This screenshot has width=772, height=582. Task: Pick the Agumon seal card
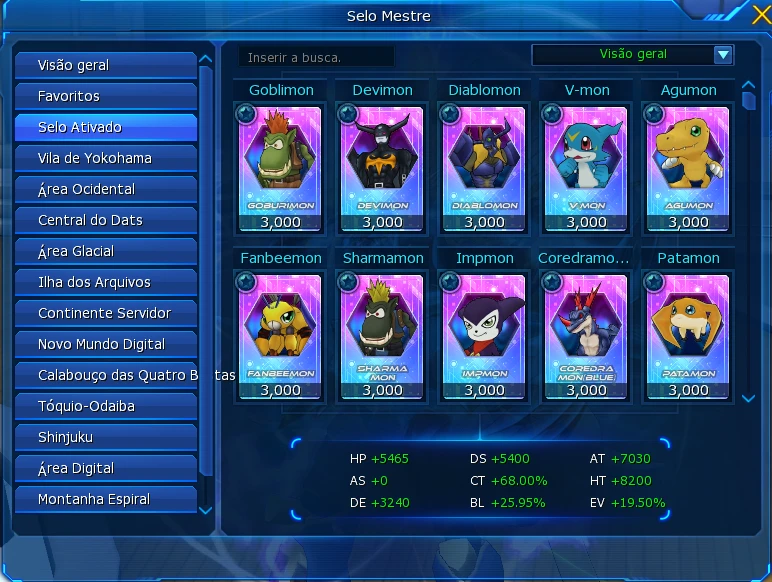(688, 160)
